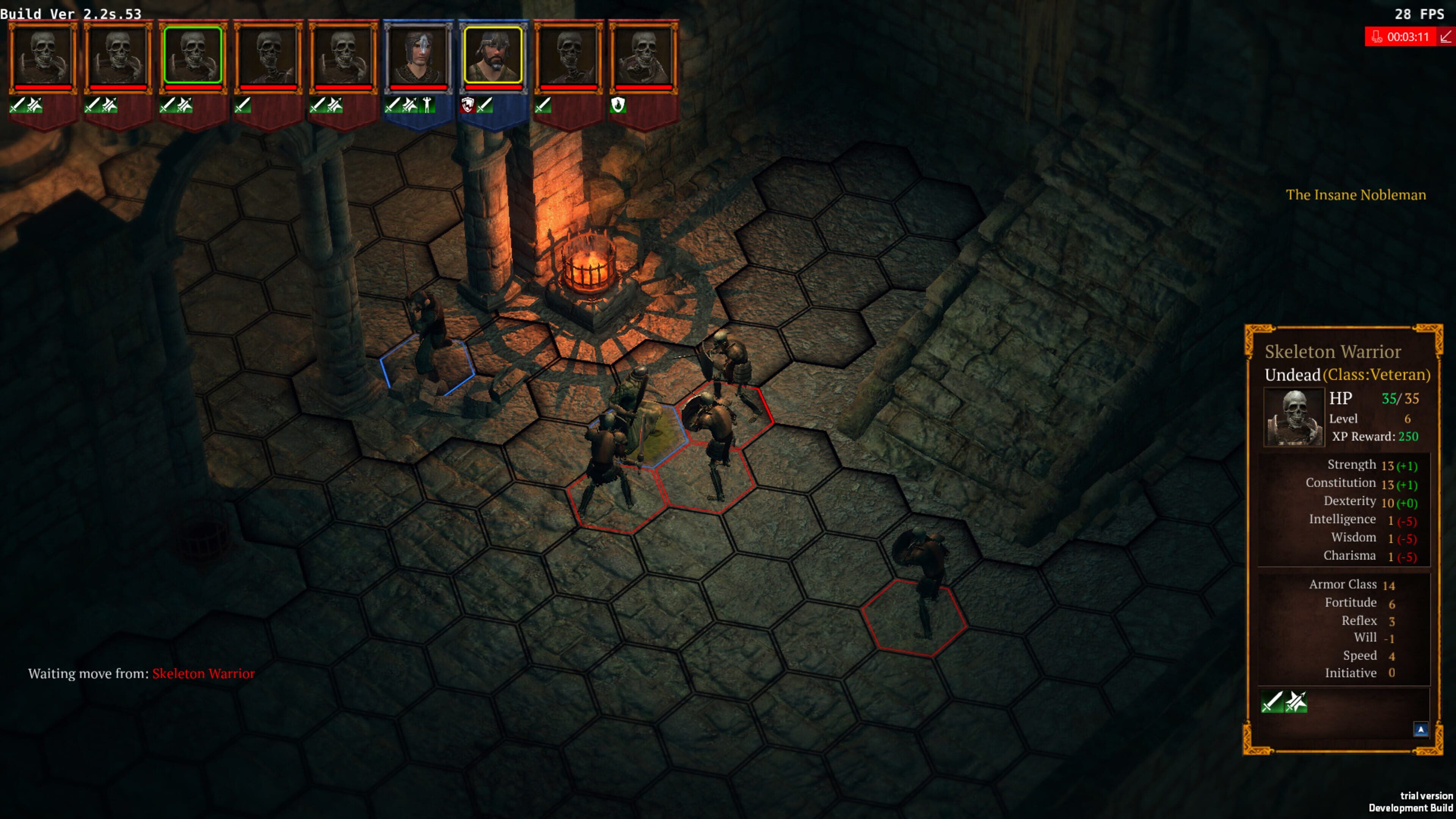The height and width of the screenshot is (819, 1456).
Task: Minimize the red recording overlay with arrow button
Action: pyautogui.click(x=1446, y=37)
